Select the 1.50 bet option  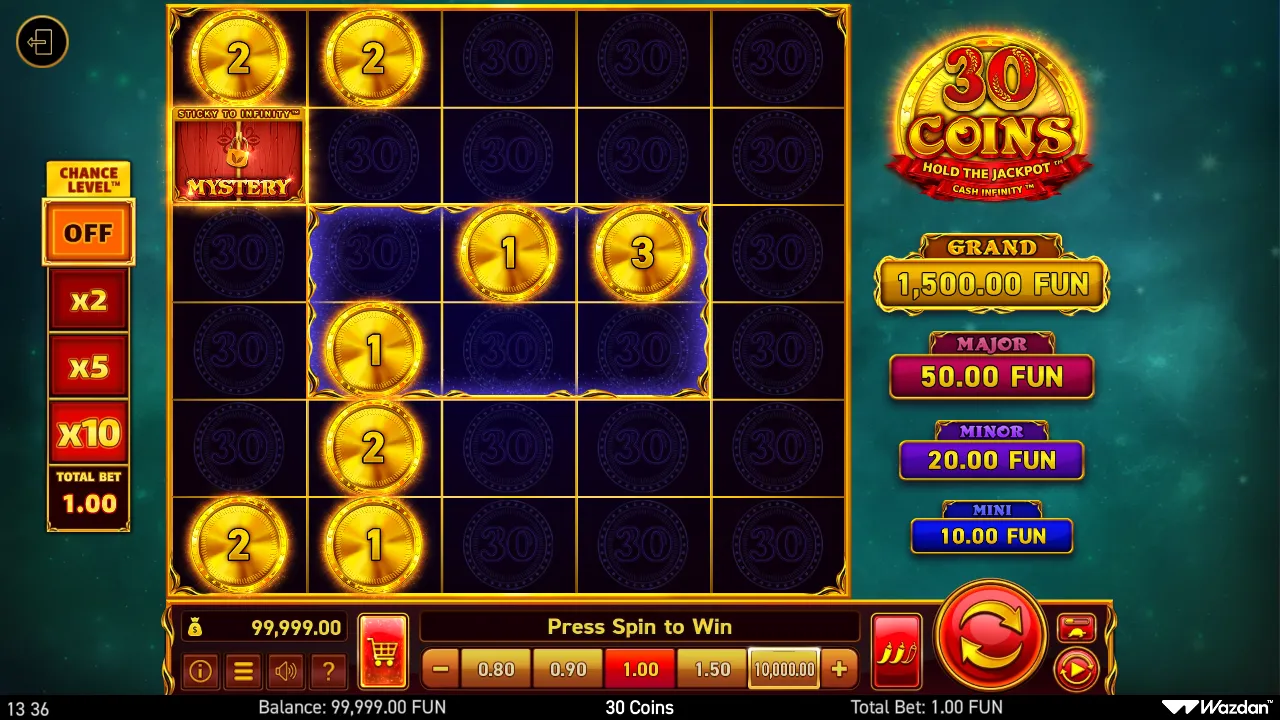[711, 668]
